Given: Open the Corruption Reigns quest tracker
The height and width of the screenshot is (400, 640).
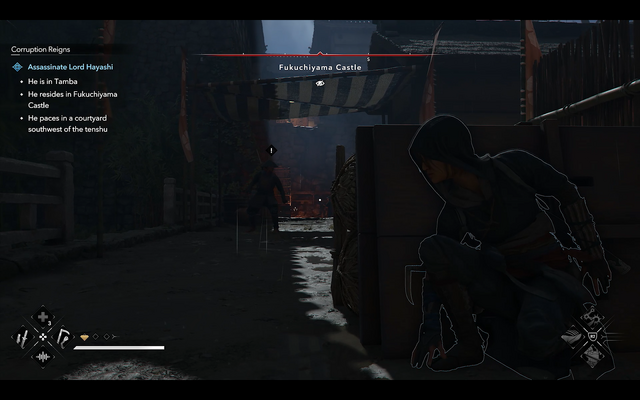Looking at the screenshot, I should [x=41, y=48].
